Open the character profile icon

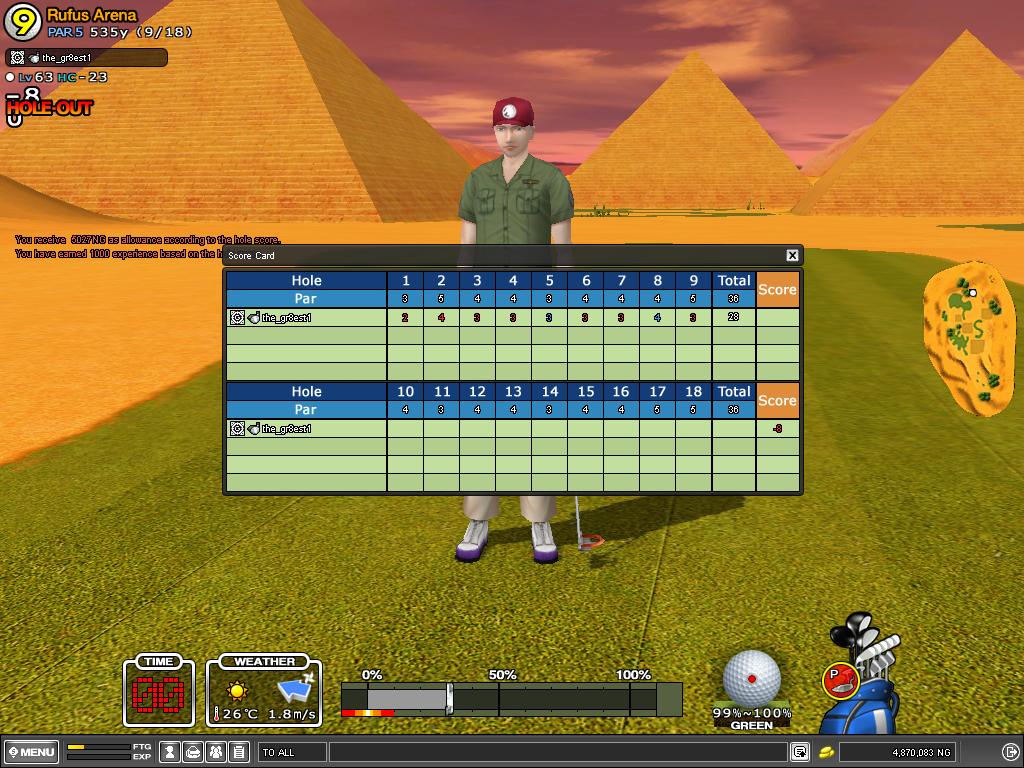point(170,752)
